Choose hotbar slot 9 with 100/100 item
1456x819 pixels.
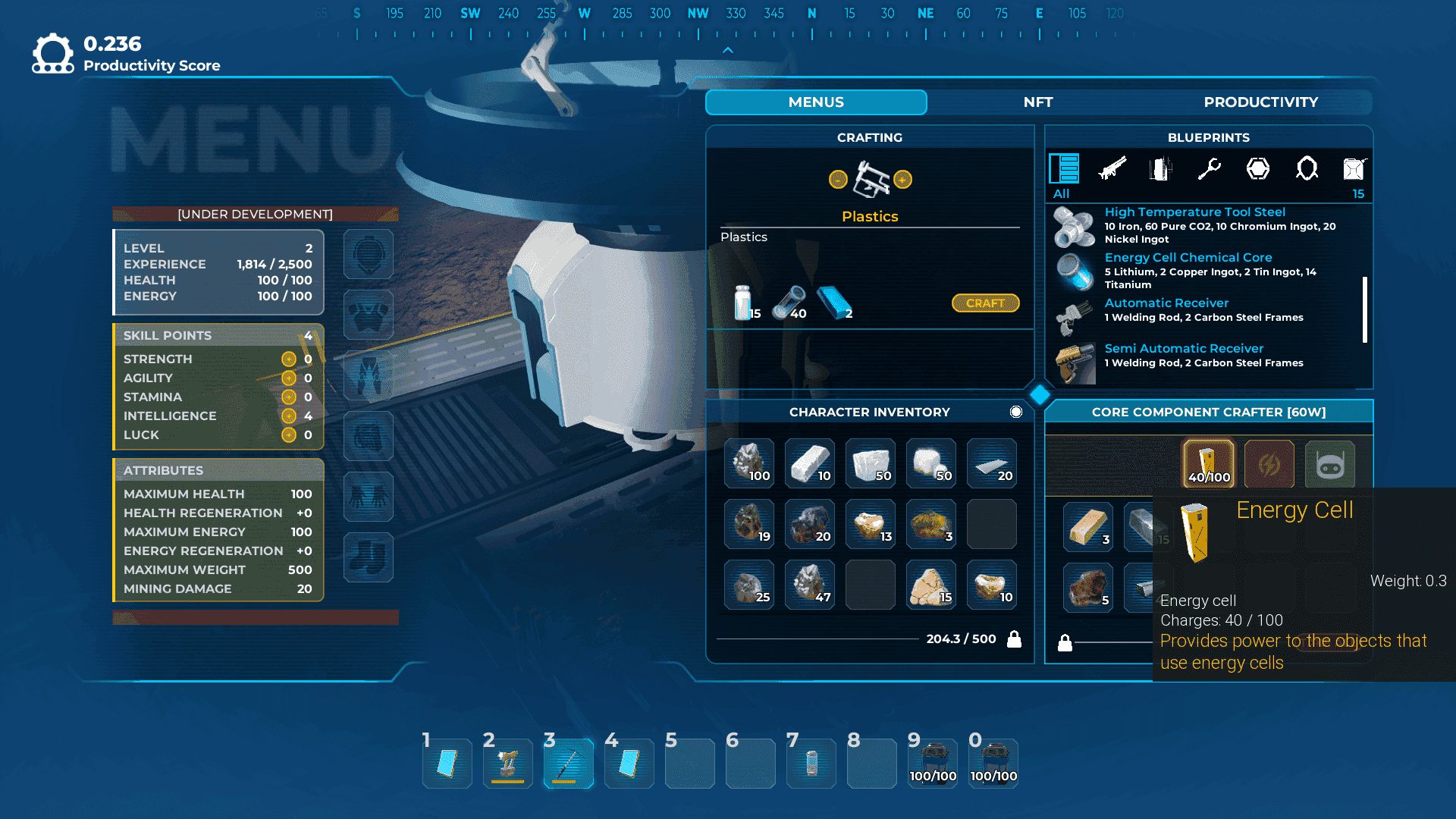click(933, 764)
